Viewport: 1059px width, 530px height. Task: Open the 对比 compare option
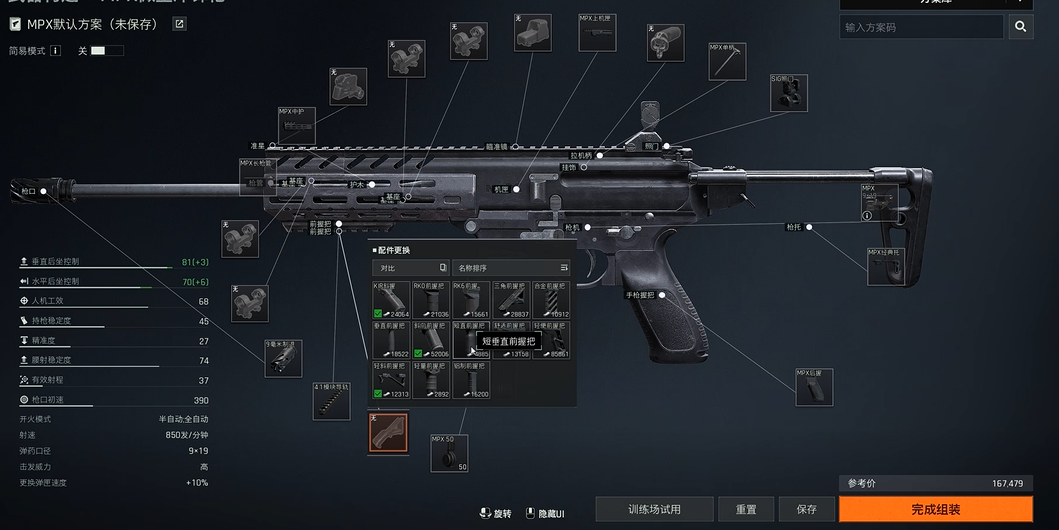coord(411,268)
